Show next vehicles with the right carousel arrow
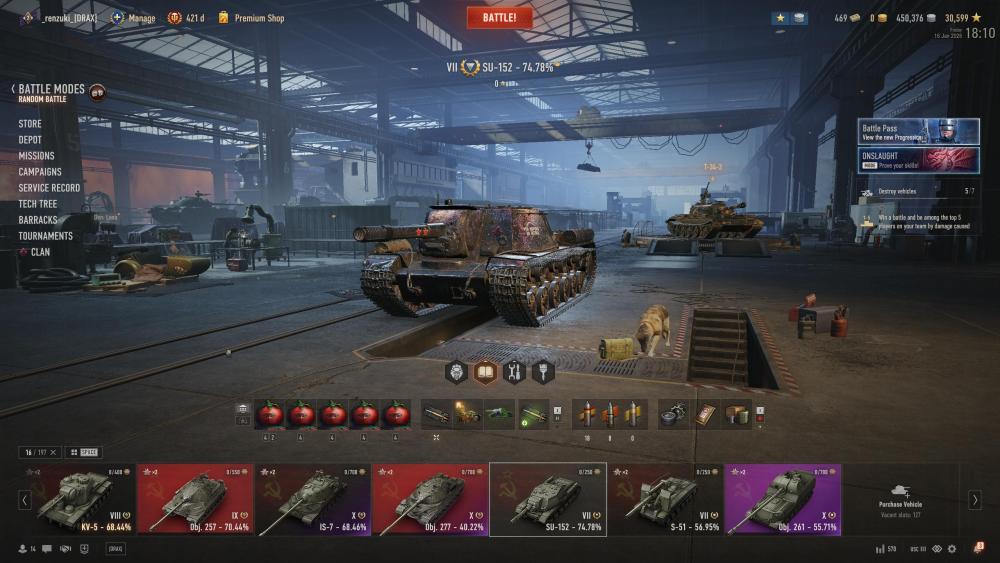This screenshot has height=563, width=1000. [975, 500]
